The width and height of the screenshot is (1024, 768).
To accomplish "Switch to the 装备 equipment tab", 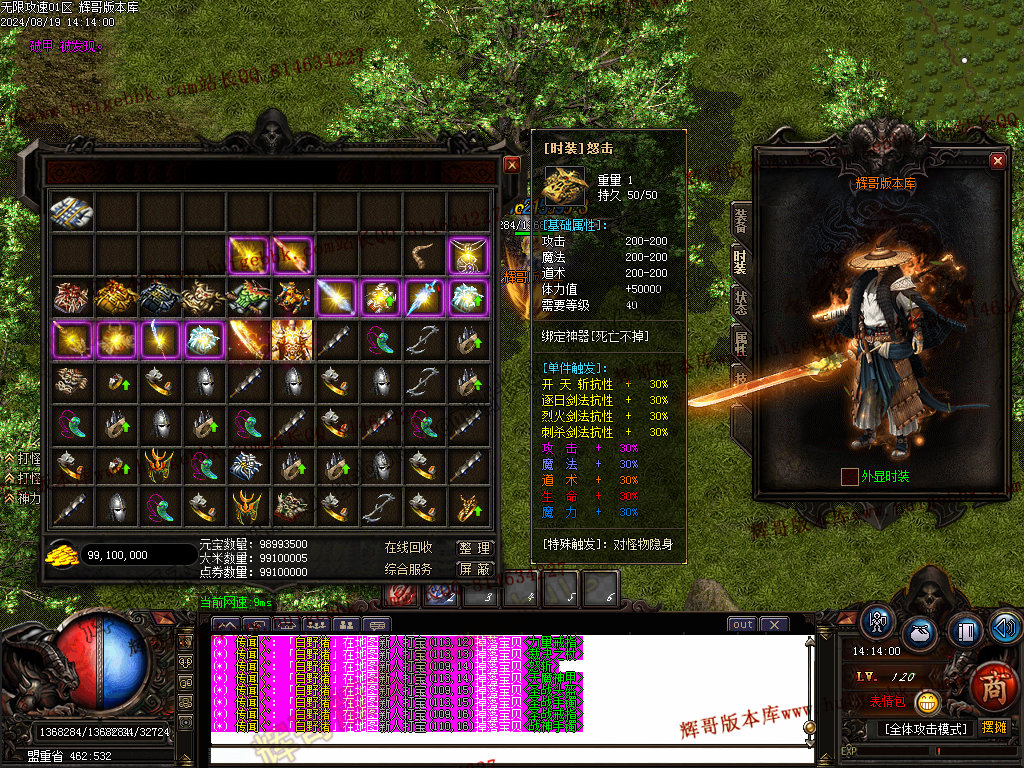I will click(741, 220).
